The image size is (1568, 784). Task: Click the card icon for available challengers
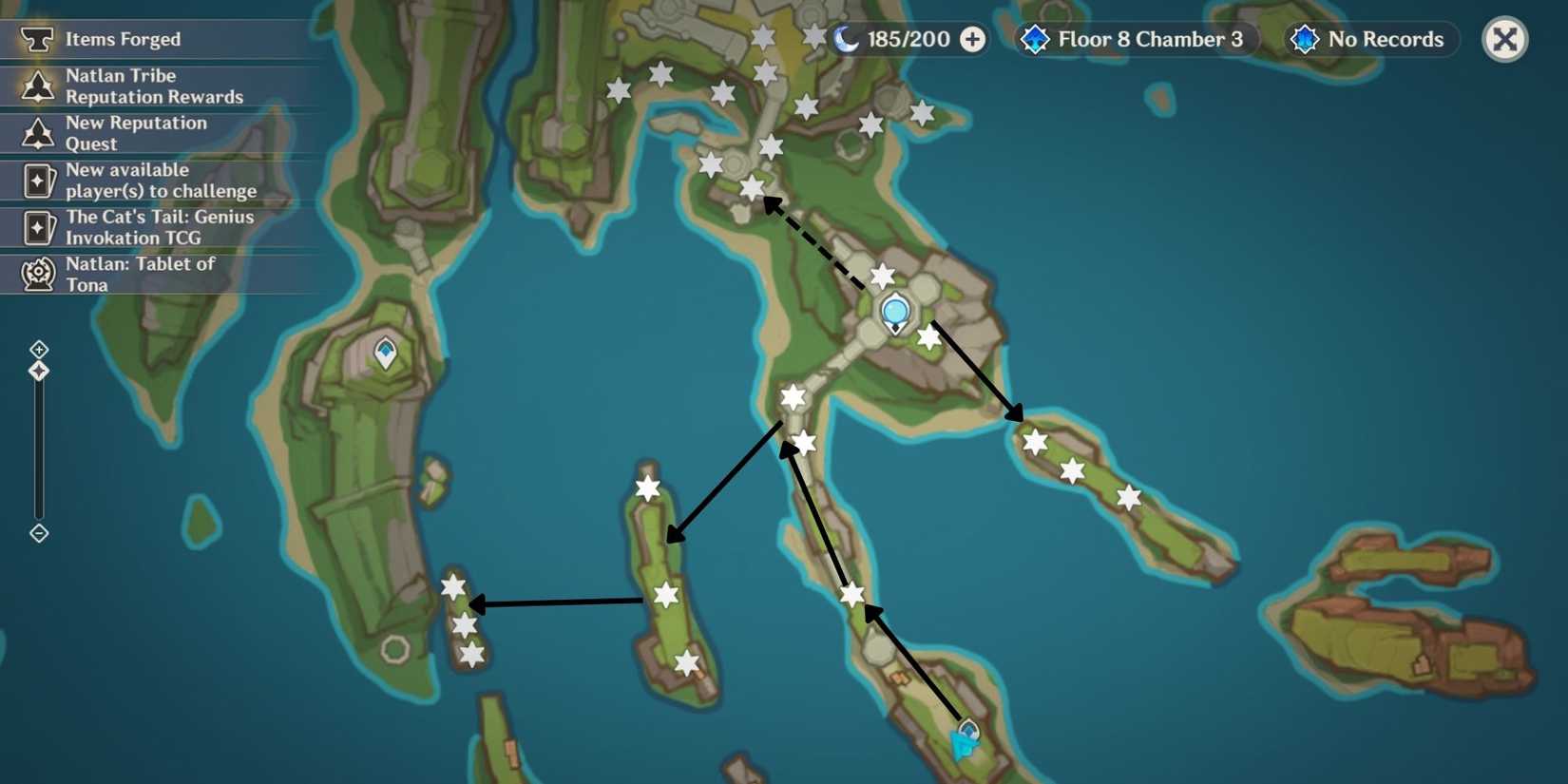click(x=36, y=180)
